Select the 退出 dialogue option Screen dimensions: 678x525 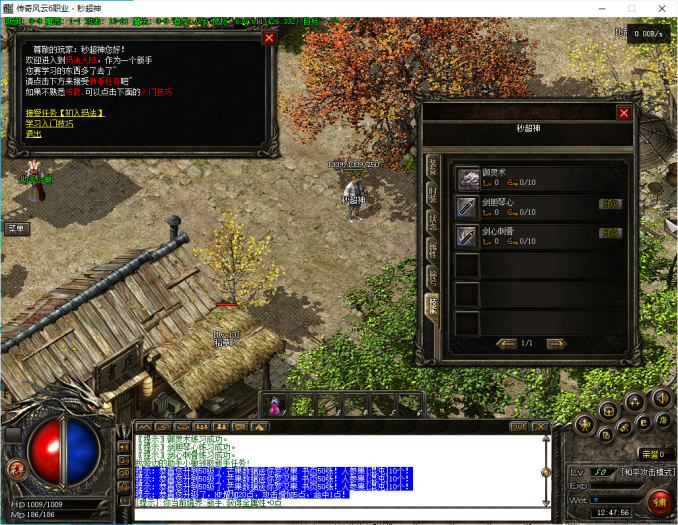(x=34, y=133)
